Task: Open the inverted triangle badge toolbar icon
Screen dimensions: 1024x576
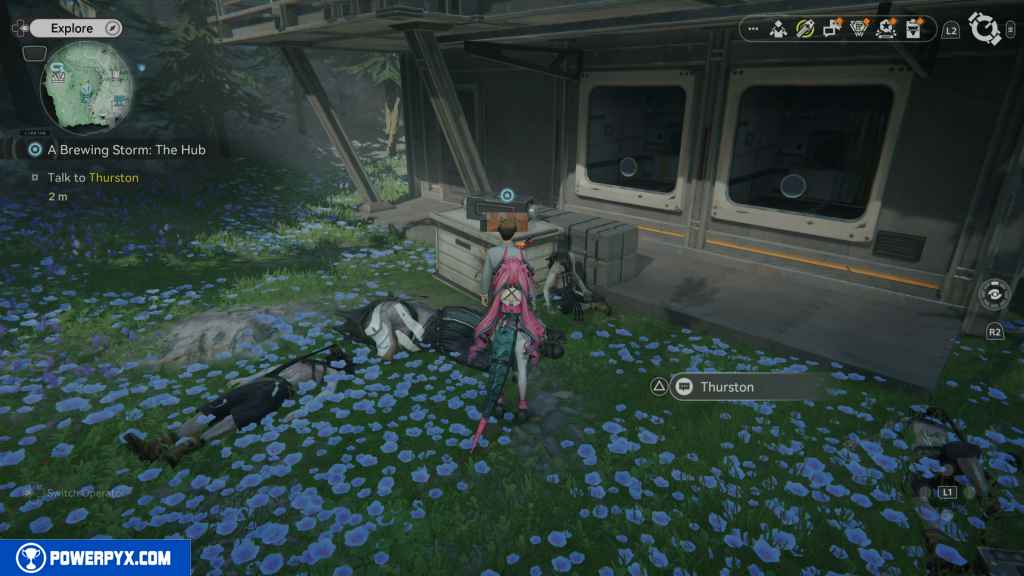Action: [x=859, y=29]
